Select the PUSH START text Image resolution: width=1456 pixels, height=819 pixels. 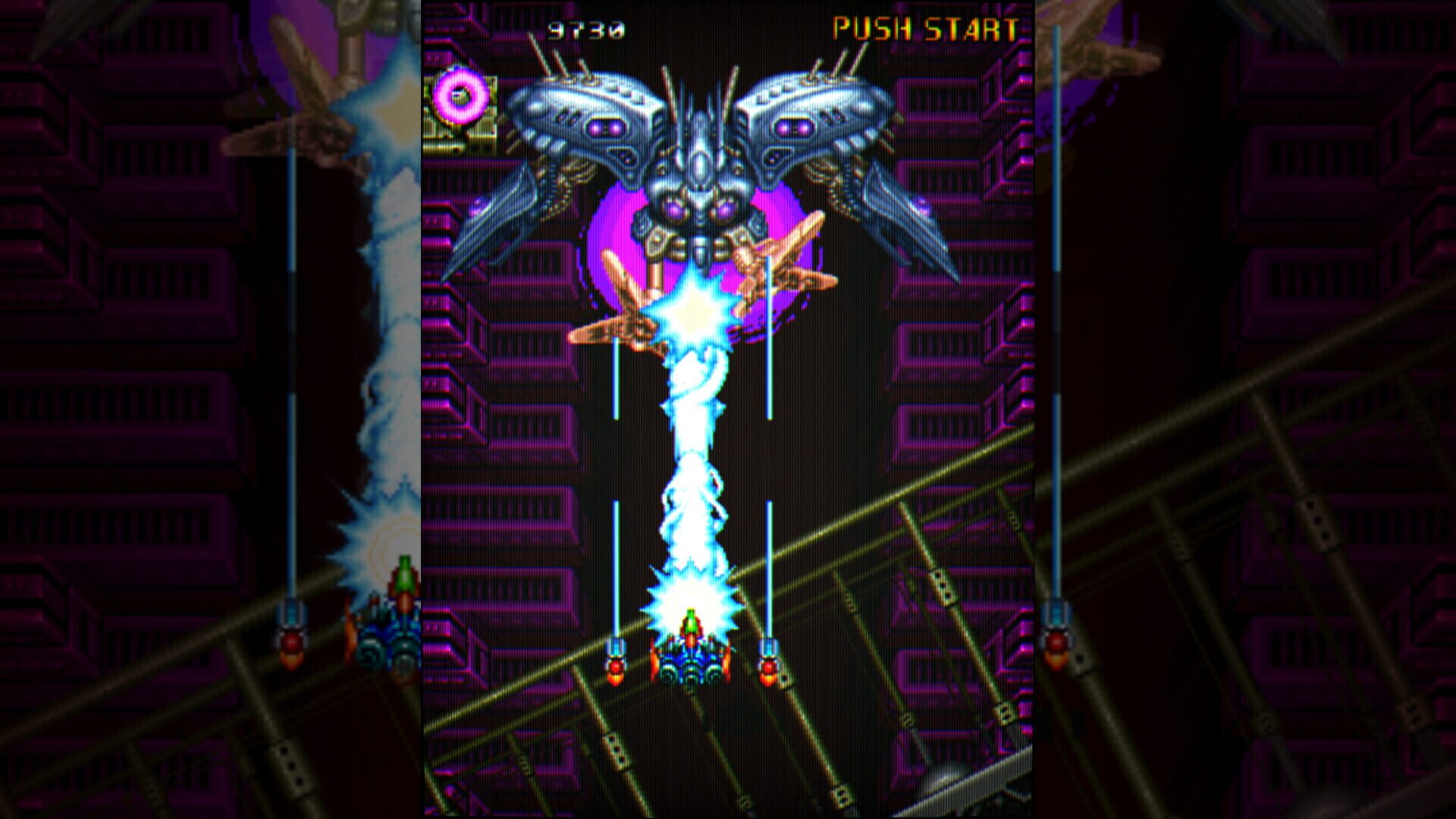[927, 30]
